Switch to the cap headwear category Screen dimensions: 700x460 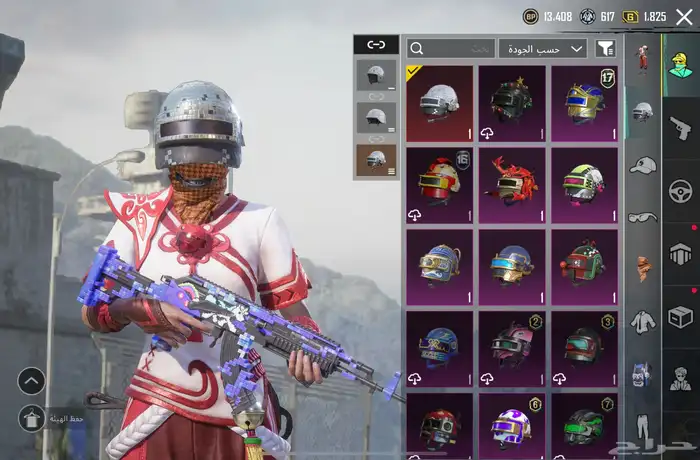[x=643, y=165]
